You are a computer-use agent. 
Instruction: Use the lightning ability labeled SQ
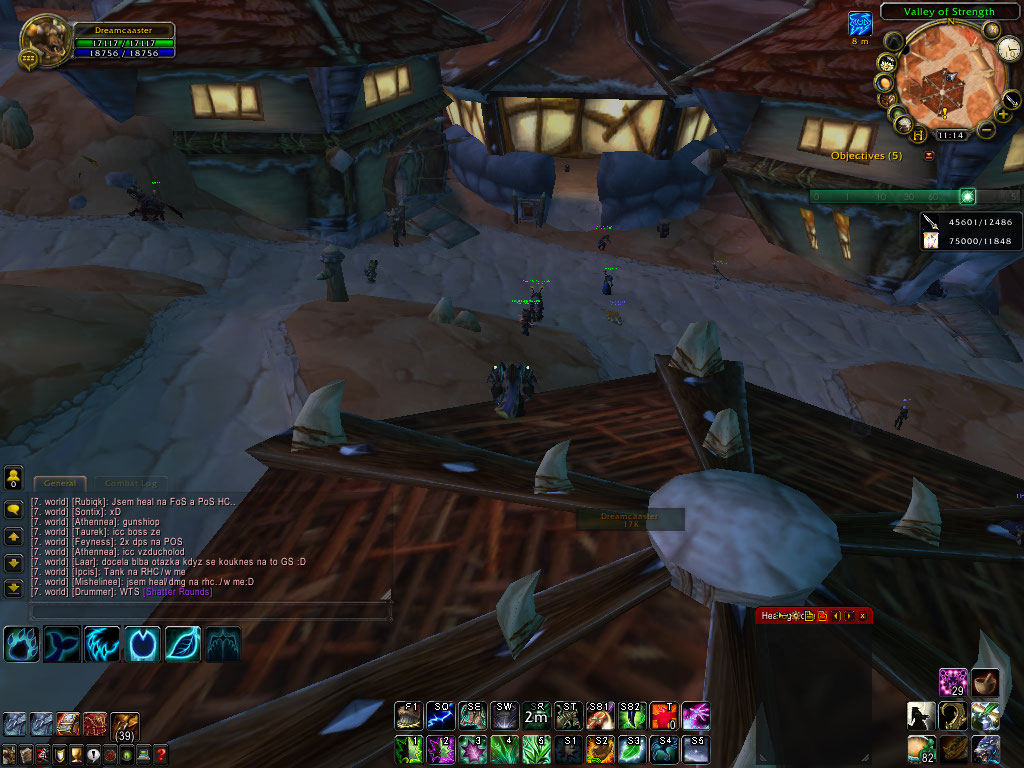[441, 715]
